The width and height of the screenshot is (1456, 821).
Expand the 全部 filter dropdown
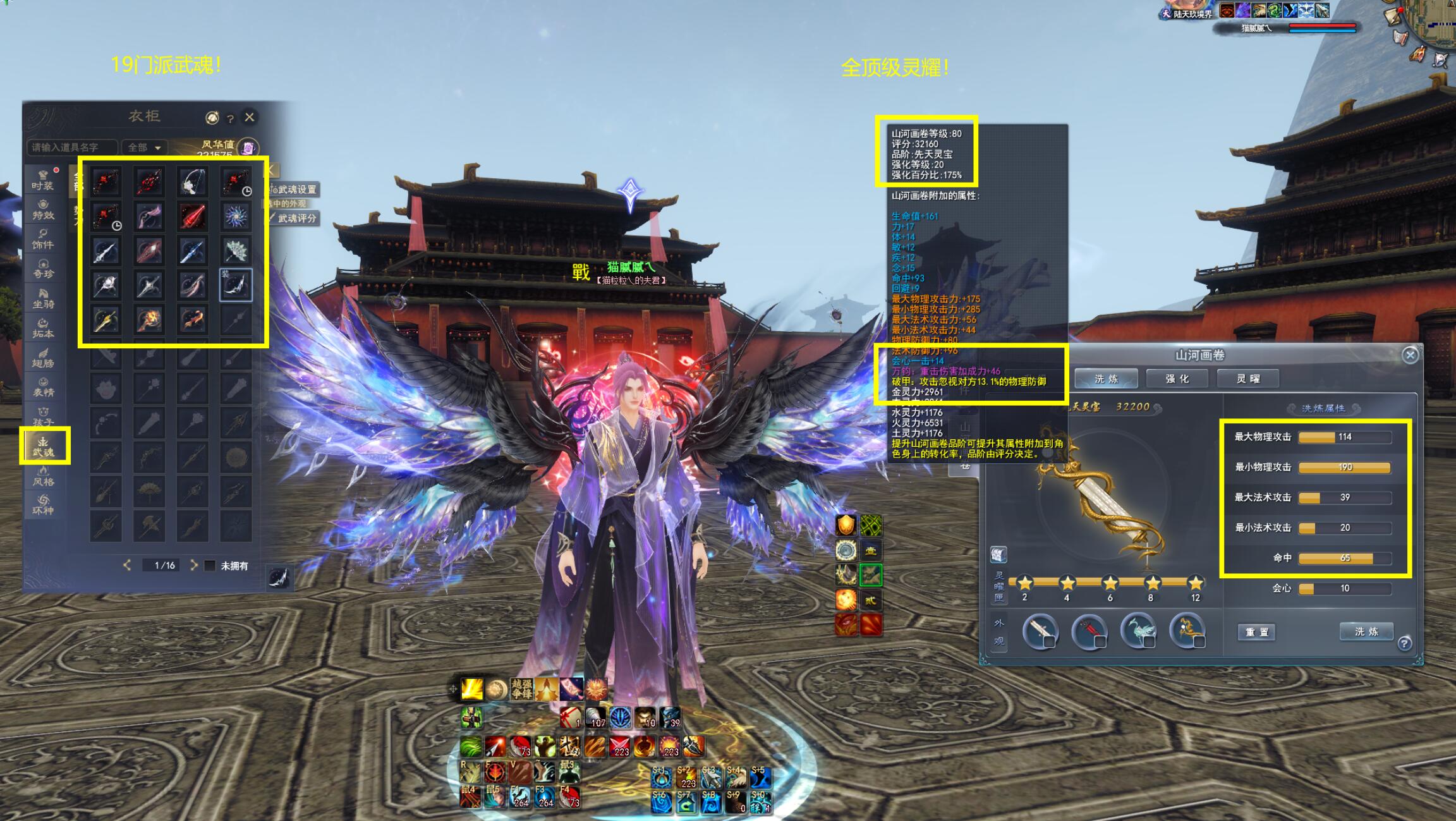[x=145, y=147]
